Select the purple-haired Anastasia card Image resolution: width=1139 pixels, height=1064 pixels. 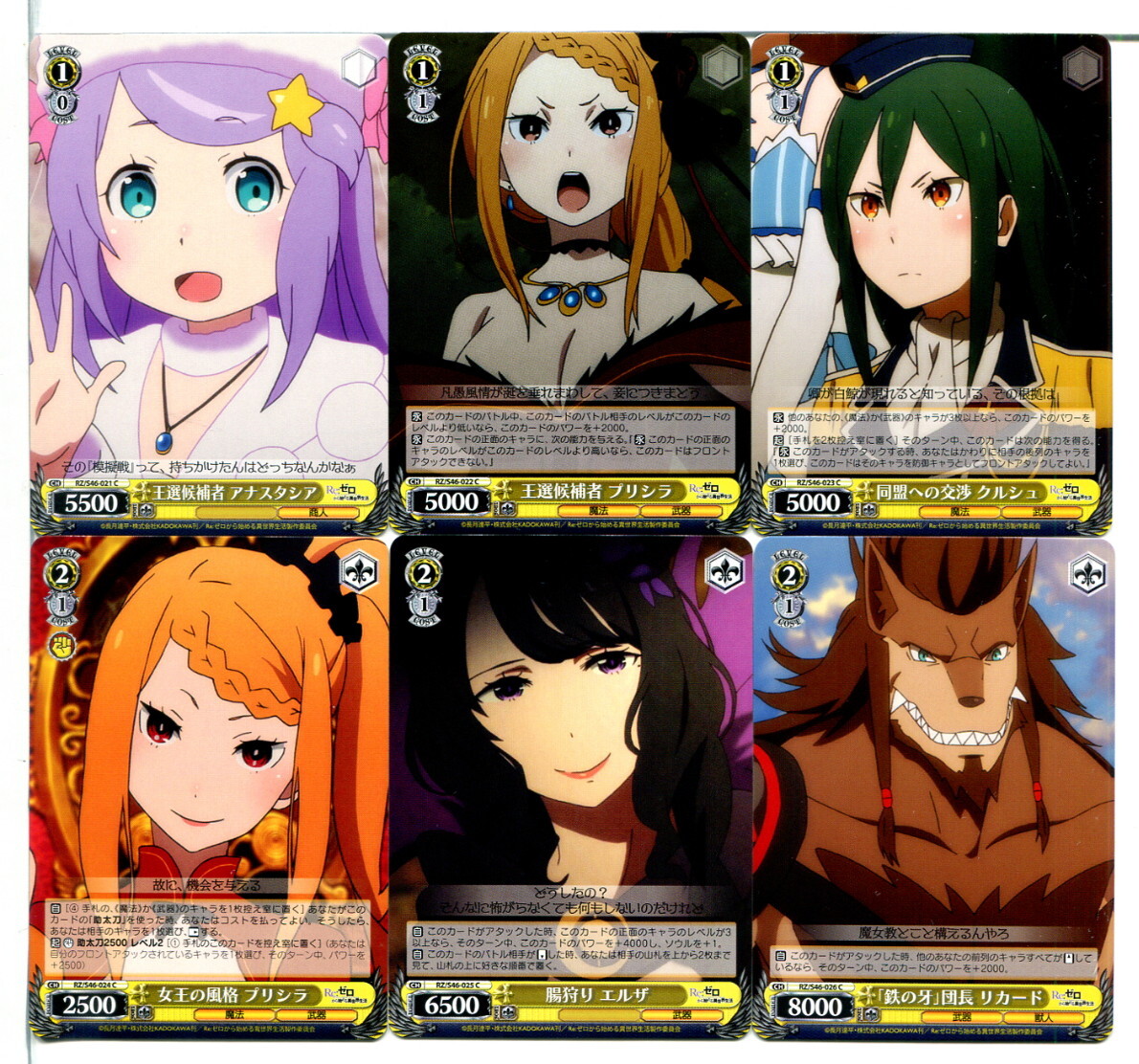209,282
